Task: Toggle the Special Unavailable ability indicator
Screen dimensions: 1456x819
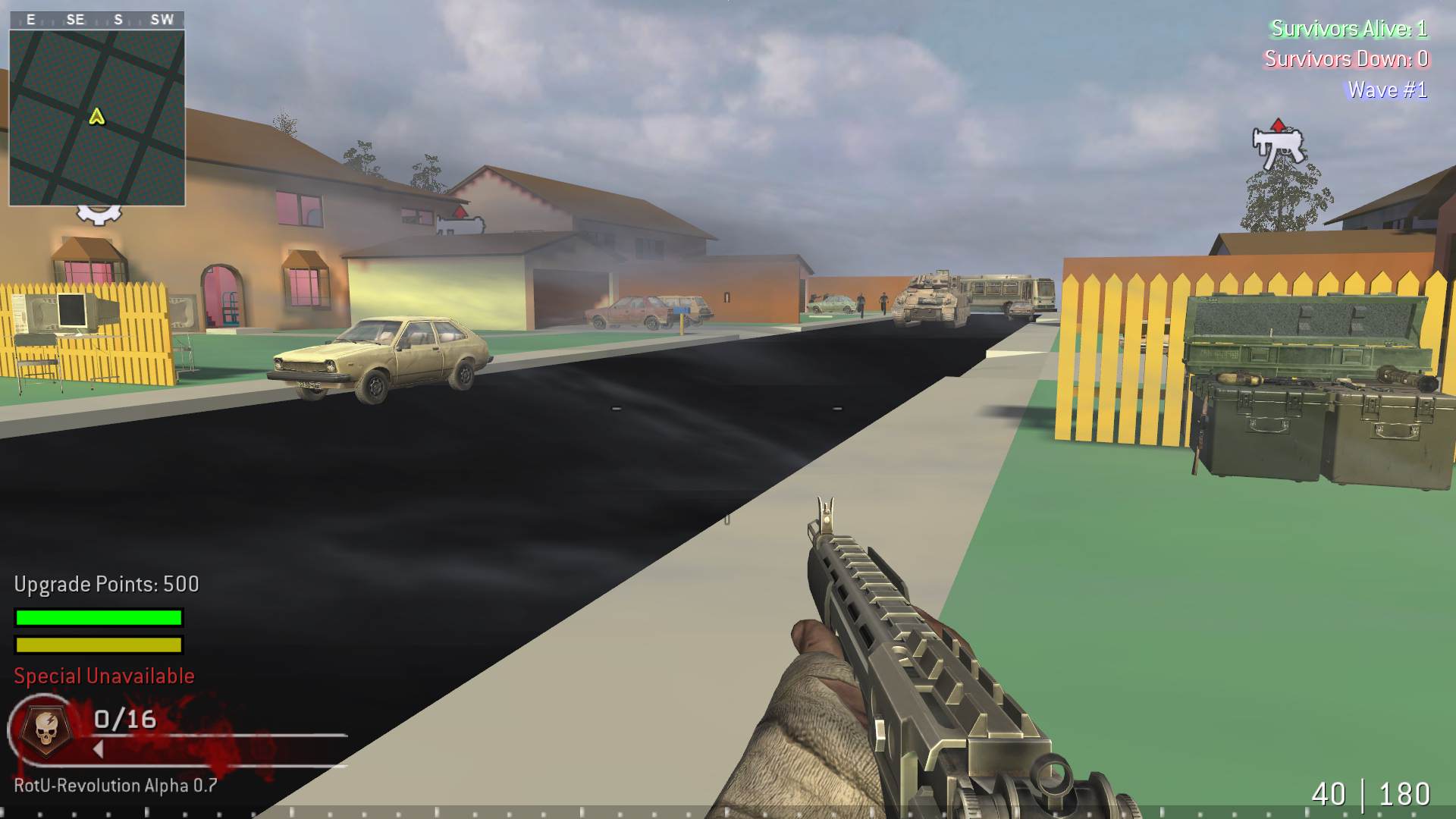Action: [x=102, y=675]
